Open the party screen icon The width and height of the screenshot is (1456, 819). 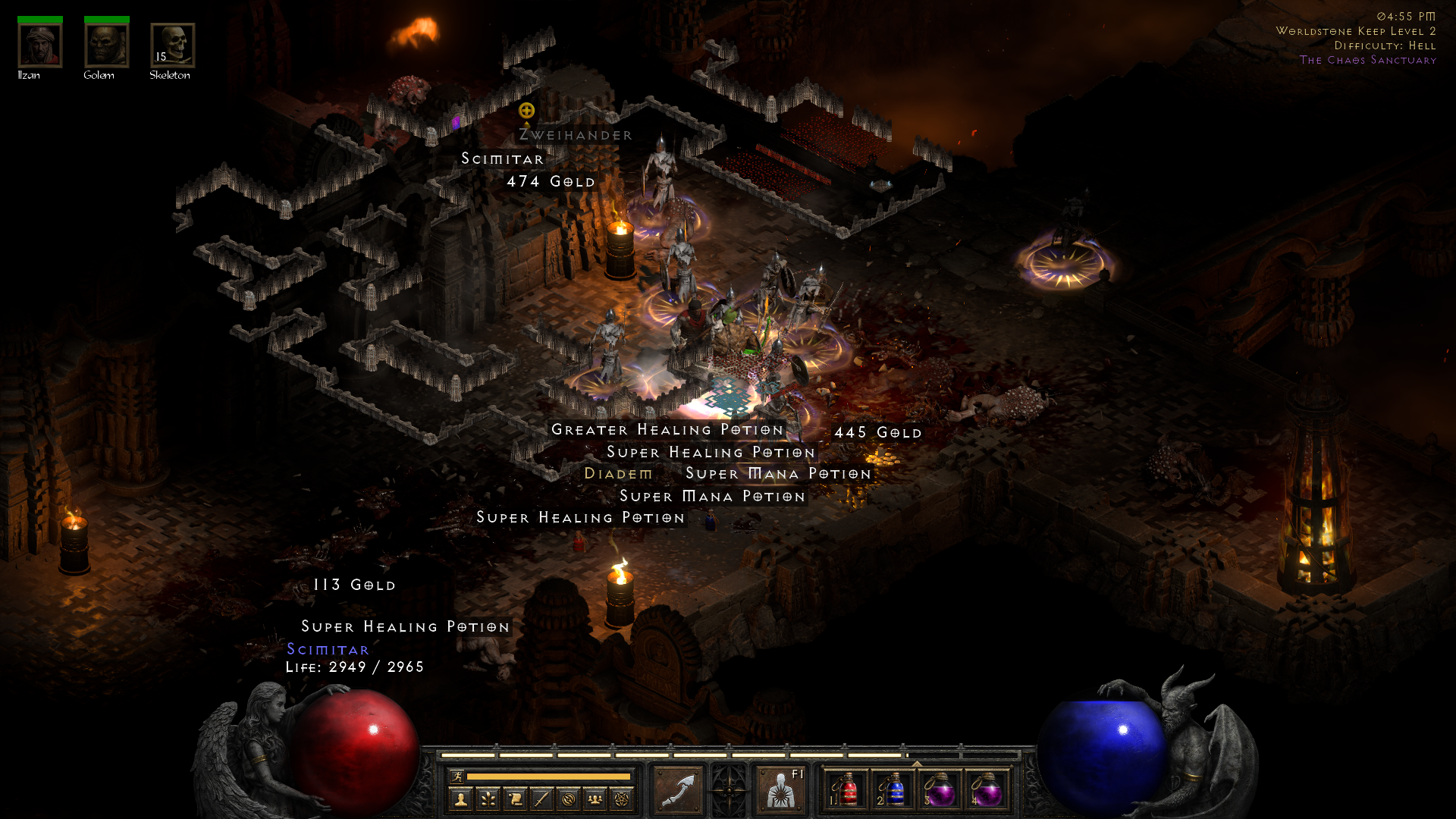595,799
